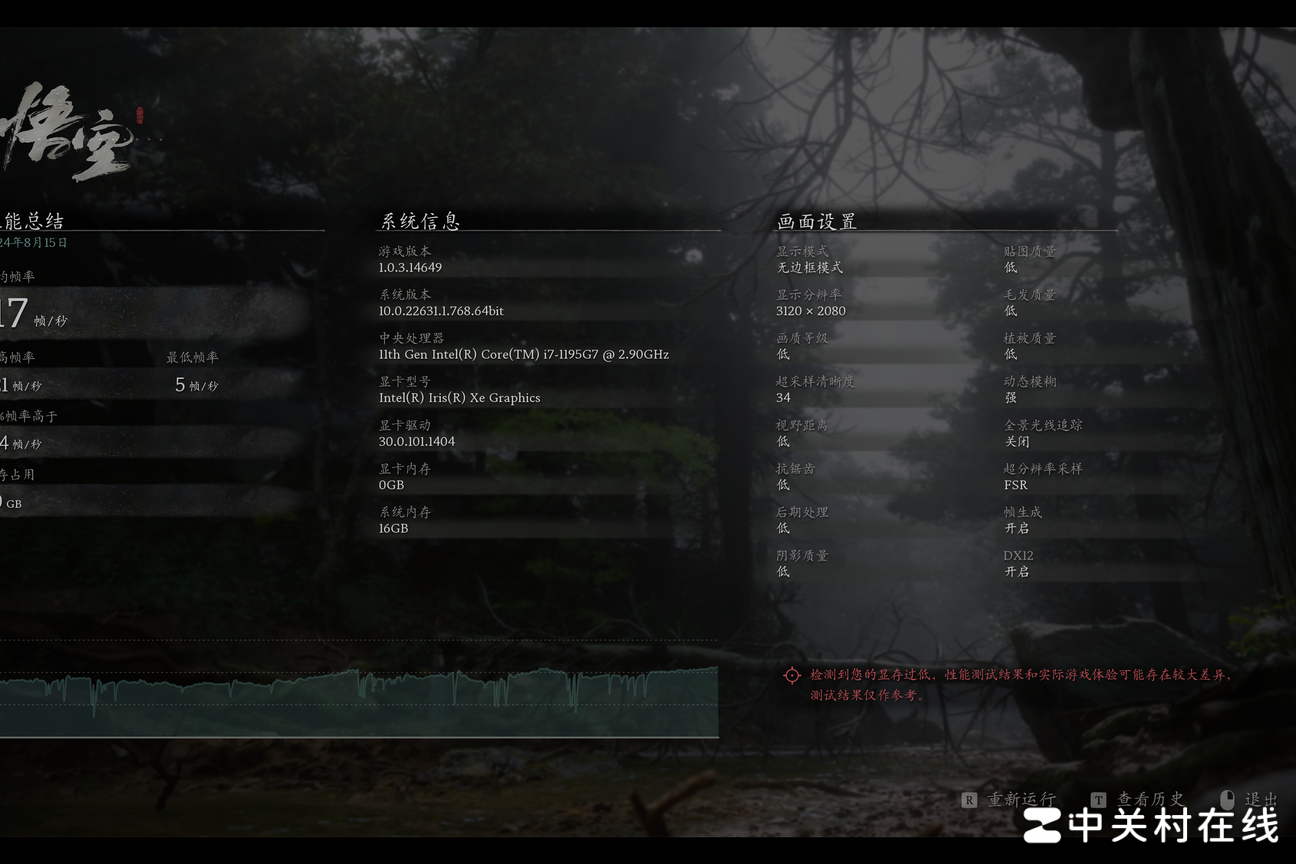The width and height of the screenshot is (1296, 864).
Task: Select 重新运行 to rerun the benchmark
Action: point(1020,799)
